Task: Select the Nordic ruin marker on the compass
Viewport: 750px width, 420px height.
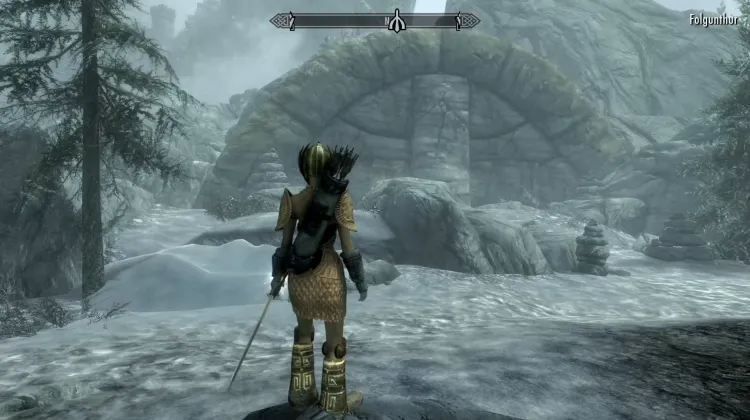Action: coord(397,20)
